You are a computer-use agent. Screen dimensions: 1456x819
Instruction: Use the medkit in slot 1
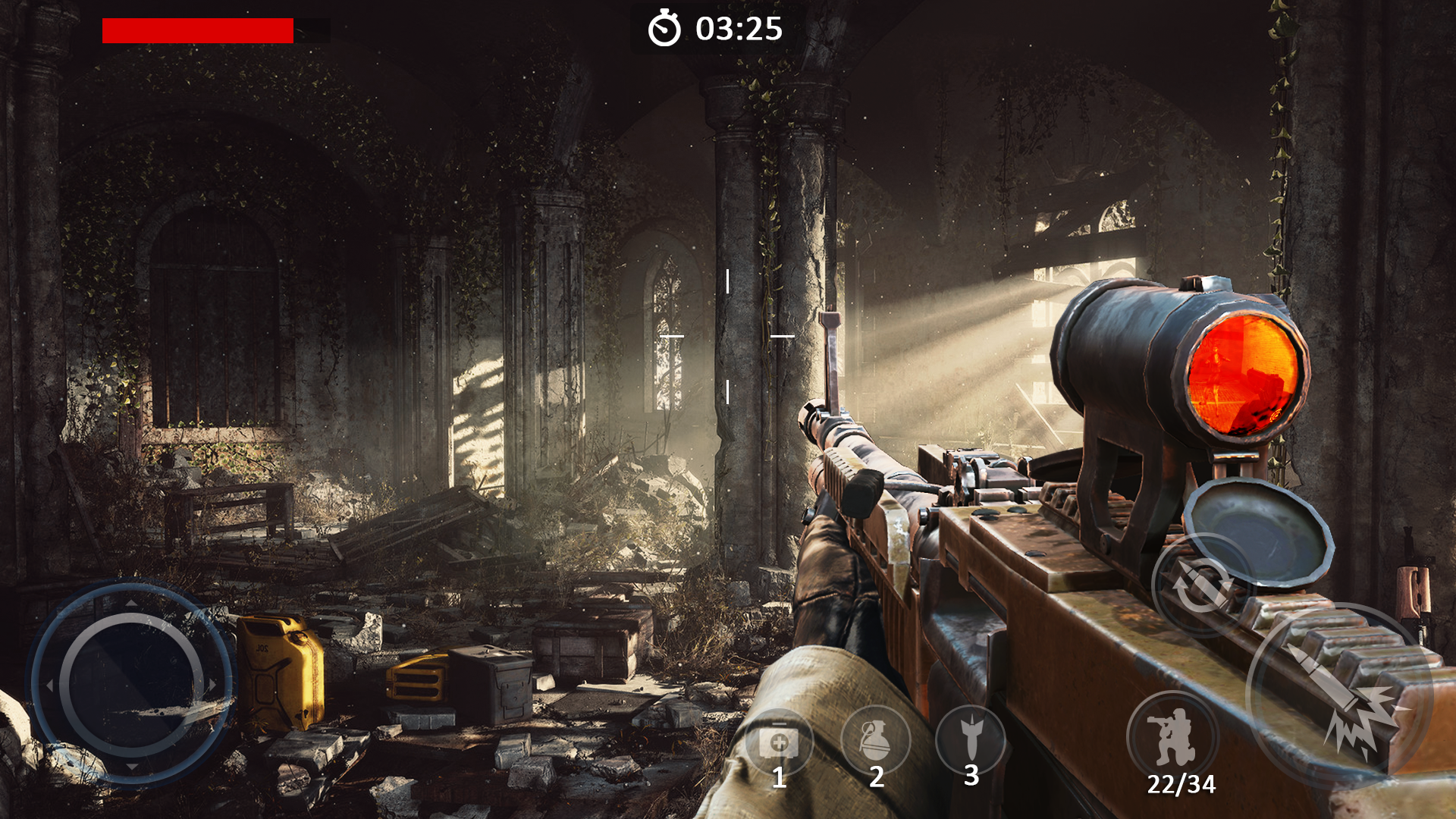778,742
